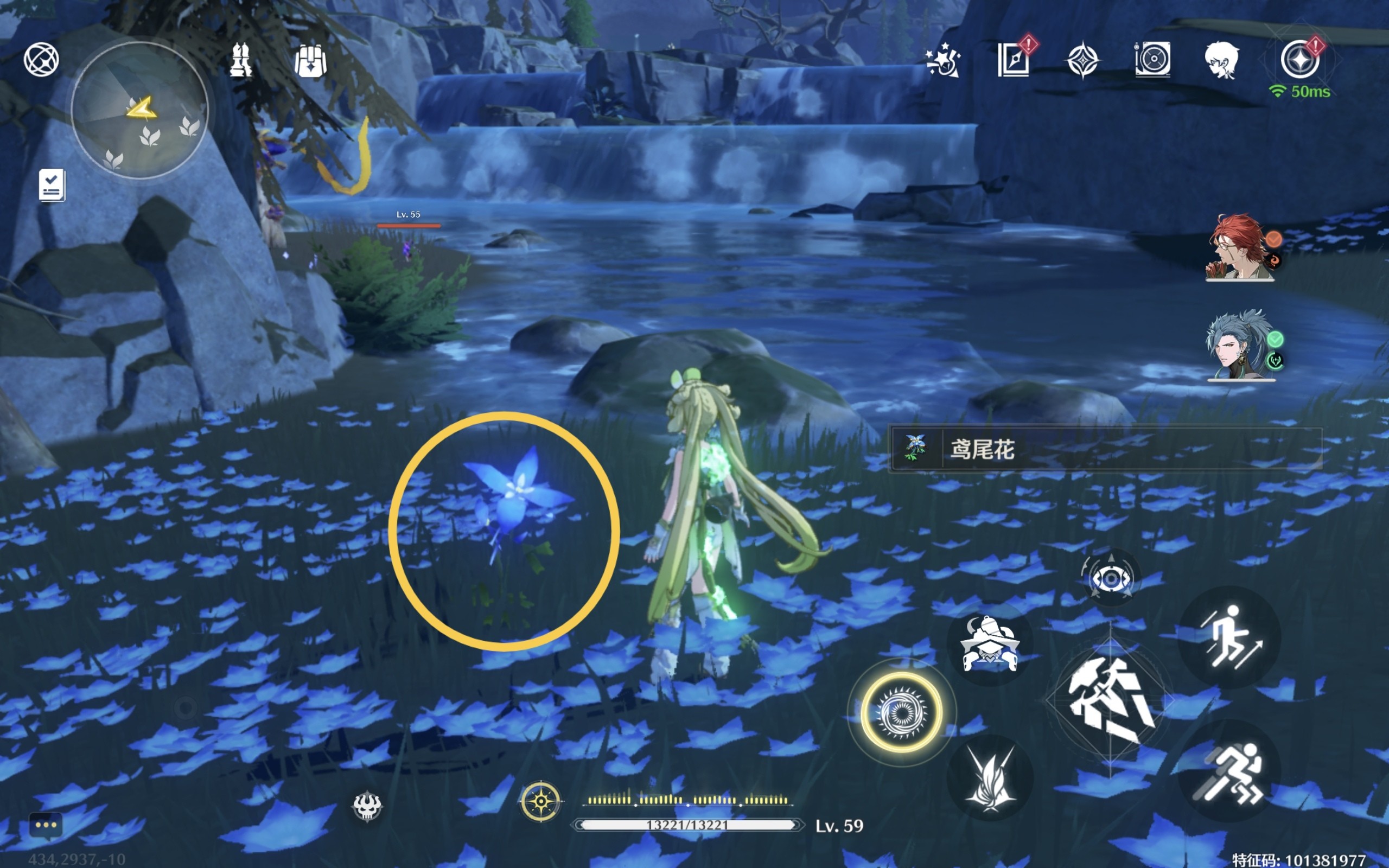This screenshot has height=868, width=1389.
Task: Use the echo creature skill
Action: [x=990, y=643]
